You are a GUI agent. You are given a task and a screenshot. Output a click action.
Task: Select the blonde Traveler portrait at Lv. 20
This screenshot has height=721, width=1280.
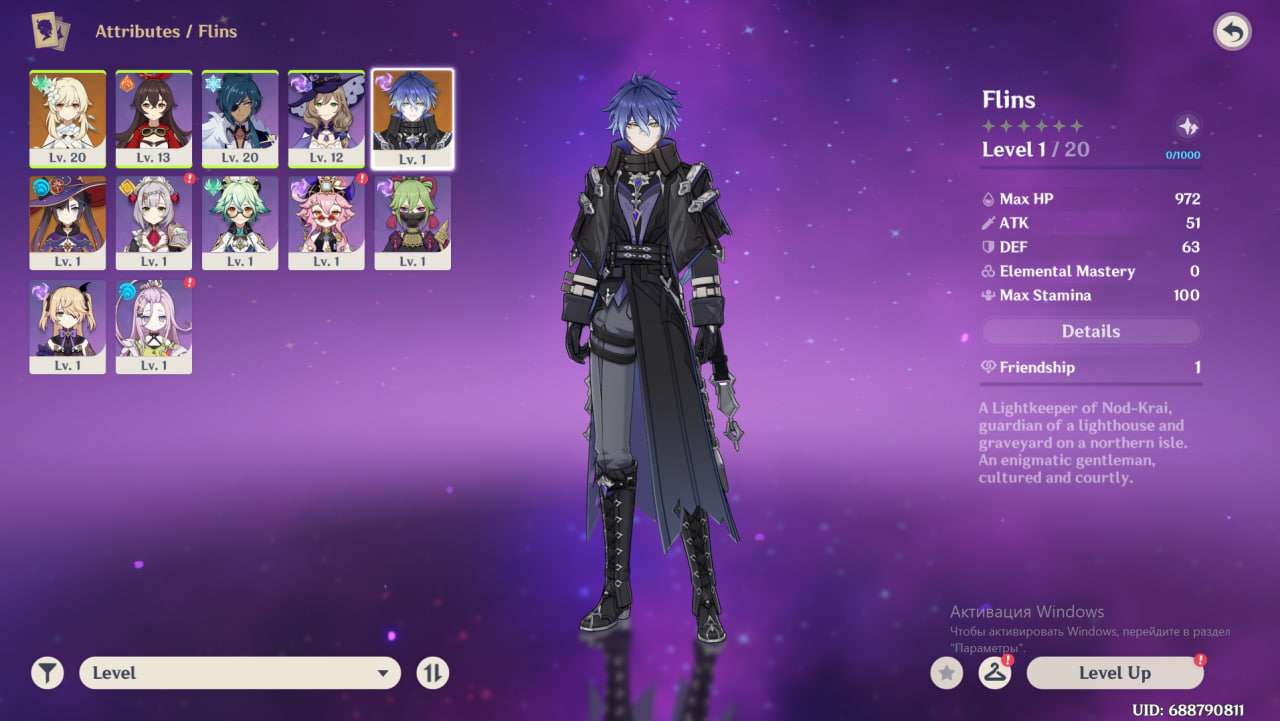coord(68,118)
